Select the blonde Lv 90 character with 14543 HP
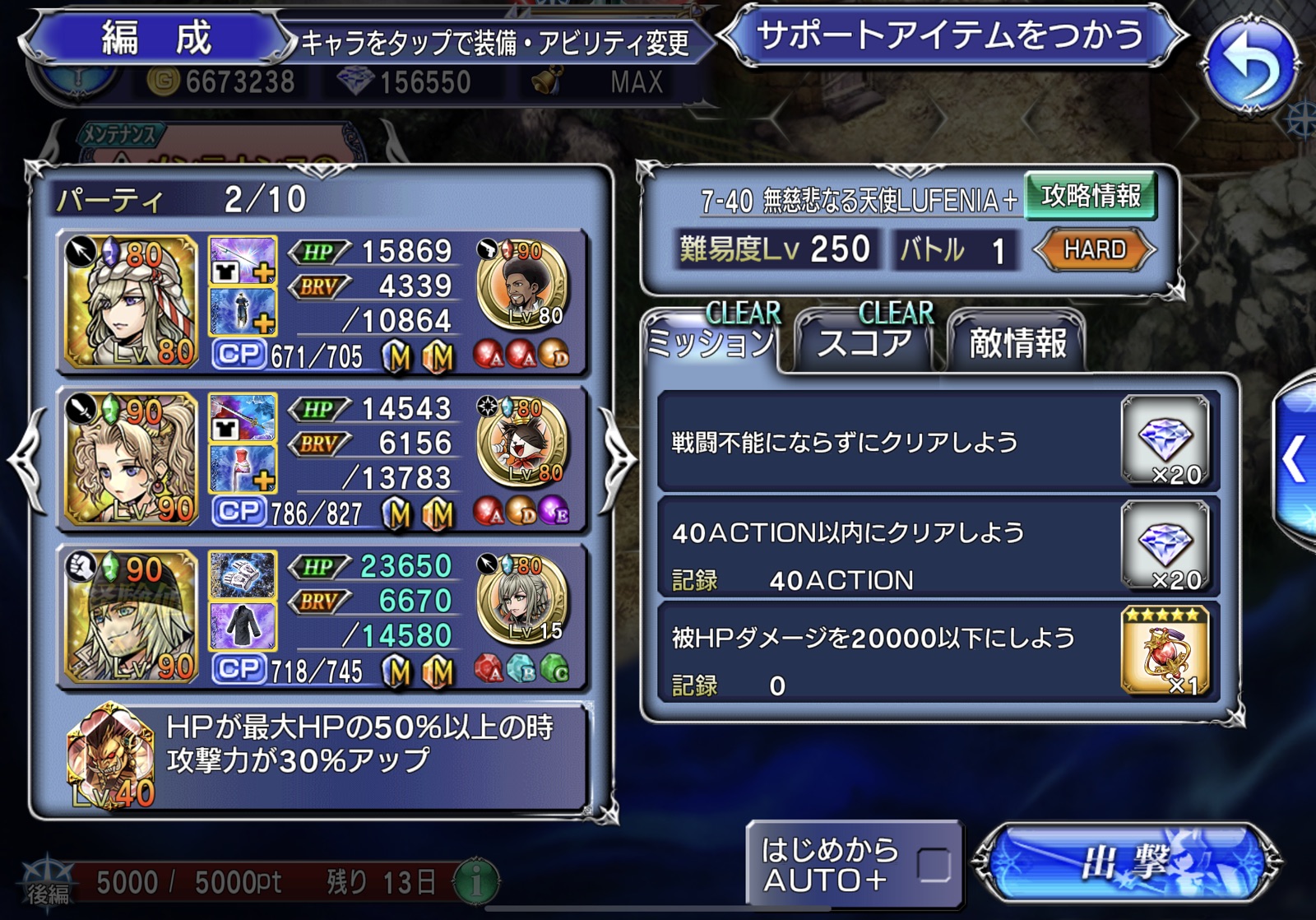 click(132, 459)
